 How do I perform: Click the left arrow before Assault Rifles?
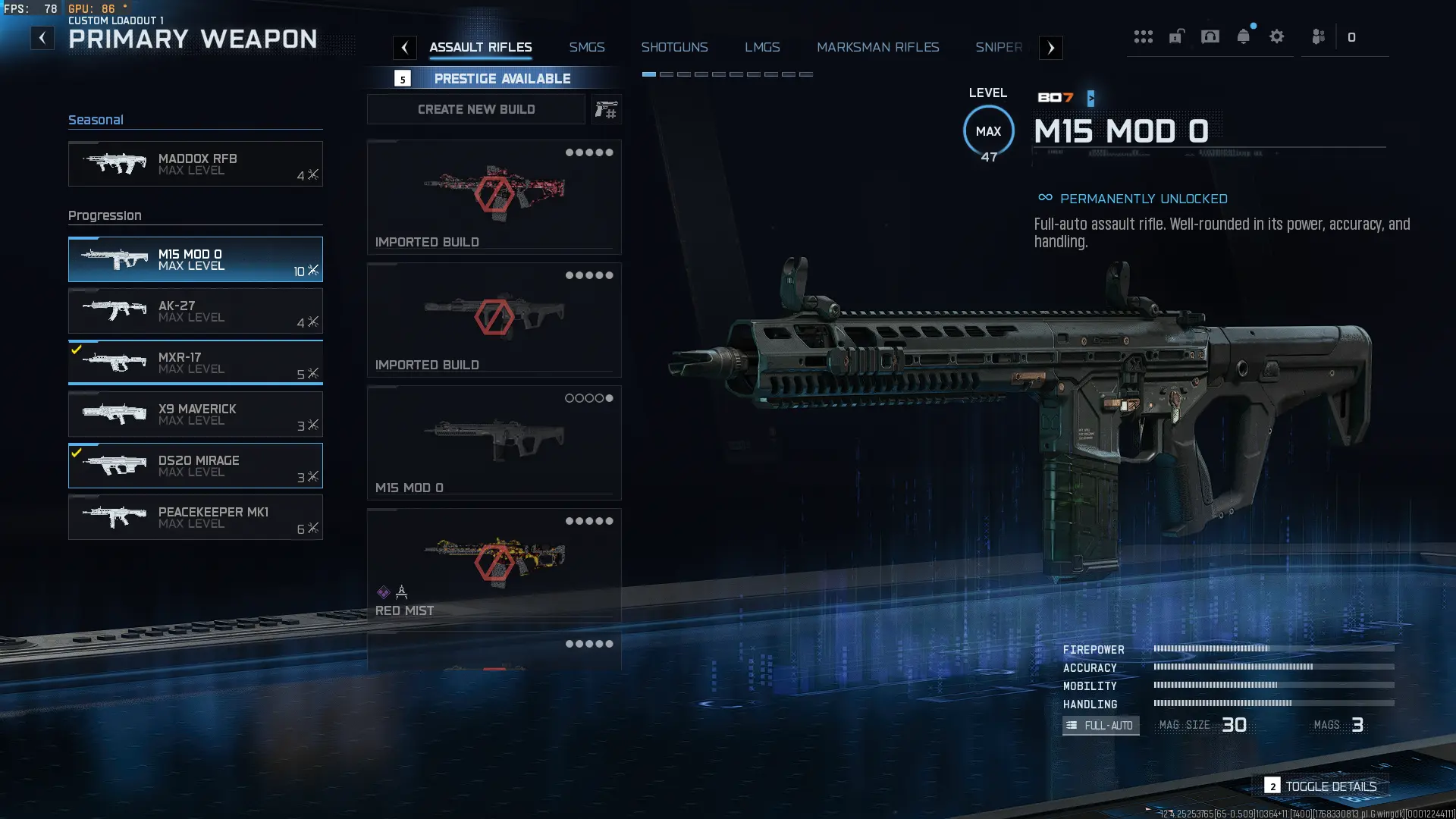[405, 48]
